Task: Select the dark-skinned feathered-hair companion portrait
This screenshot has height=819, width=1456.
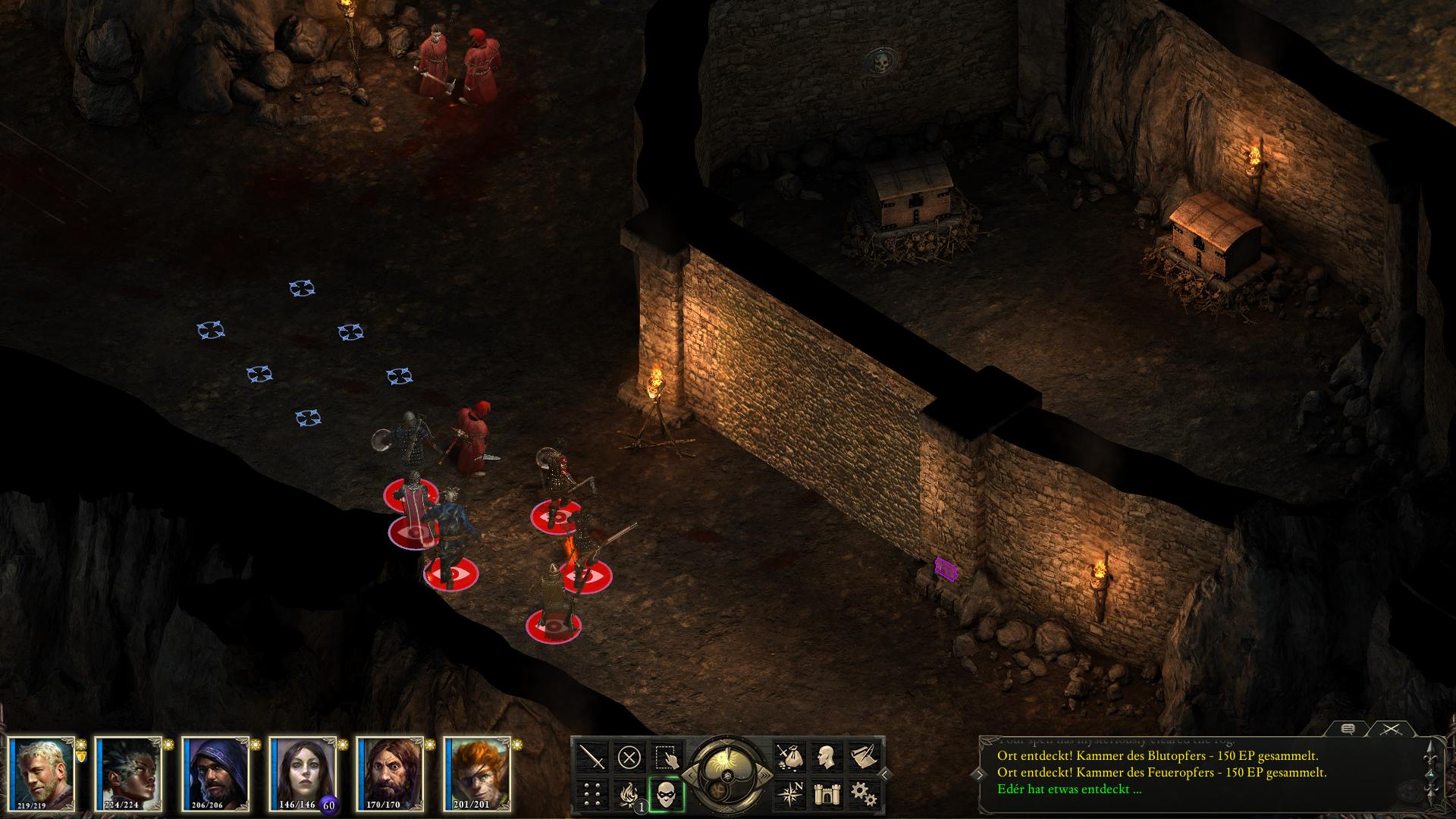Action: [130, 773]
